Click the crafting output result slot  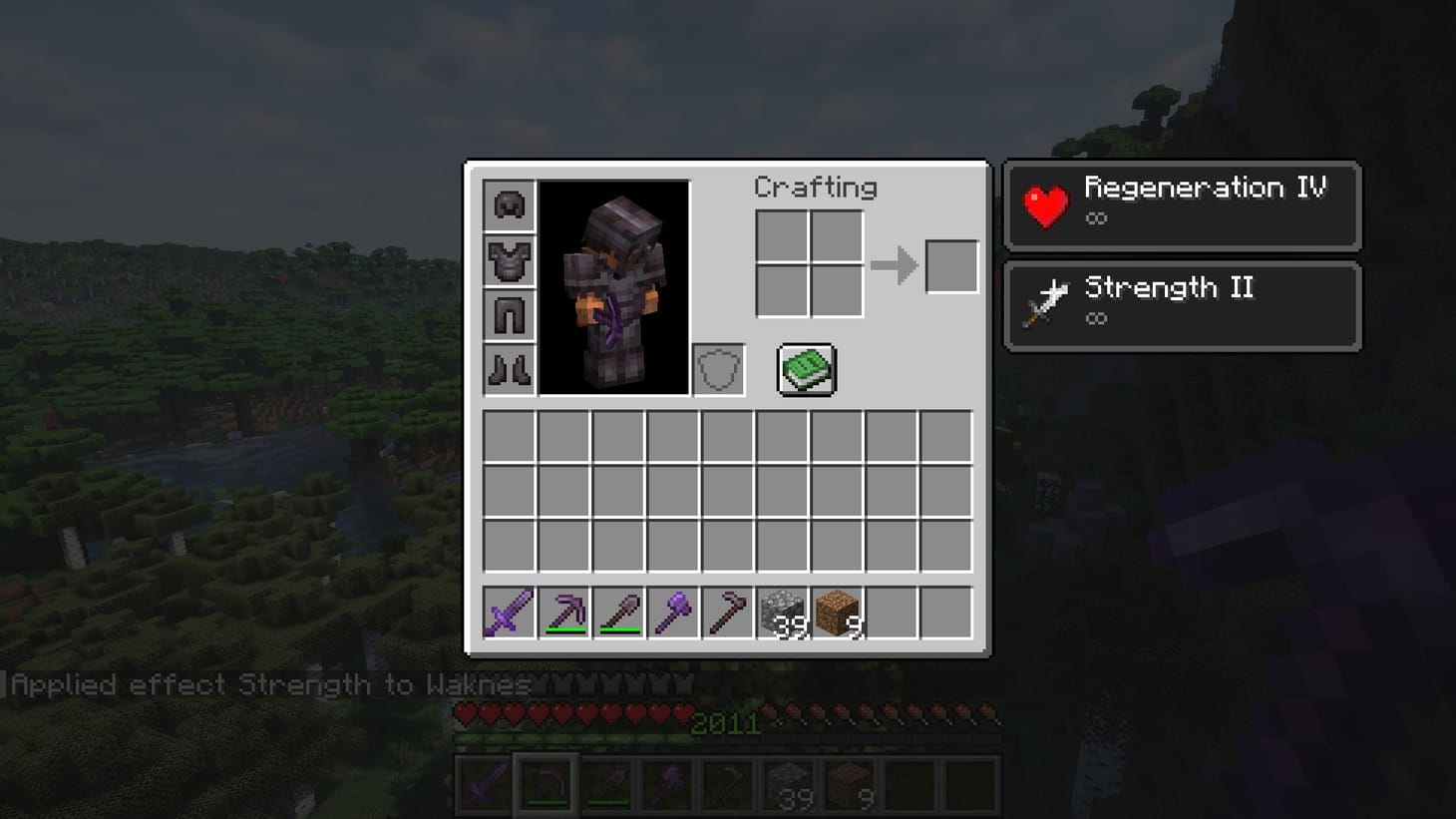[x=950, y=264]
